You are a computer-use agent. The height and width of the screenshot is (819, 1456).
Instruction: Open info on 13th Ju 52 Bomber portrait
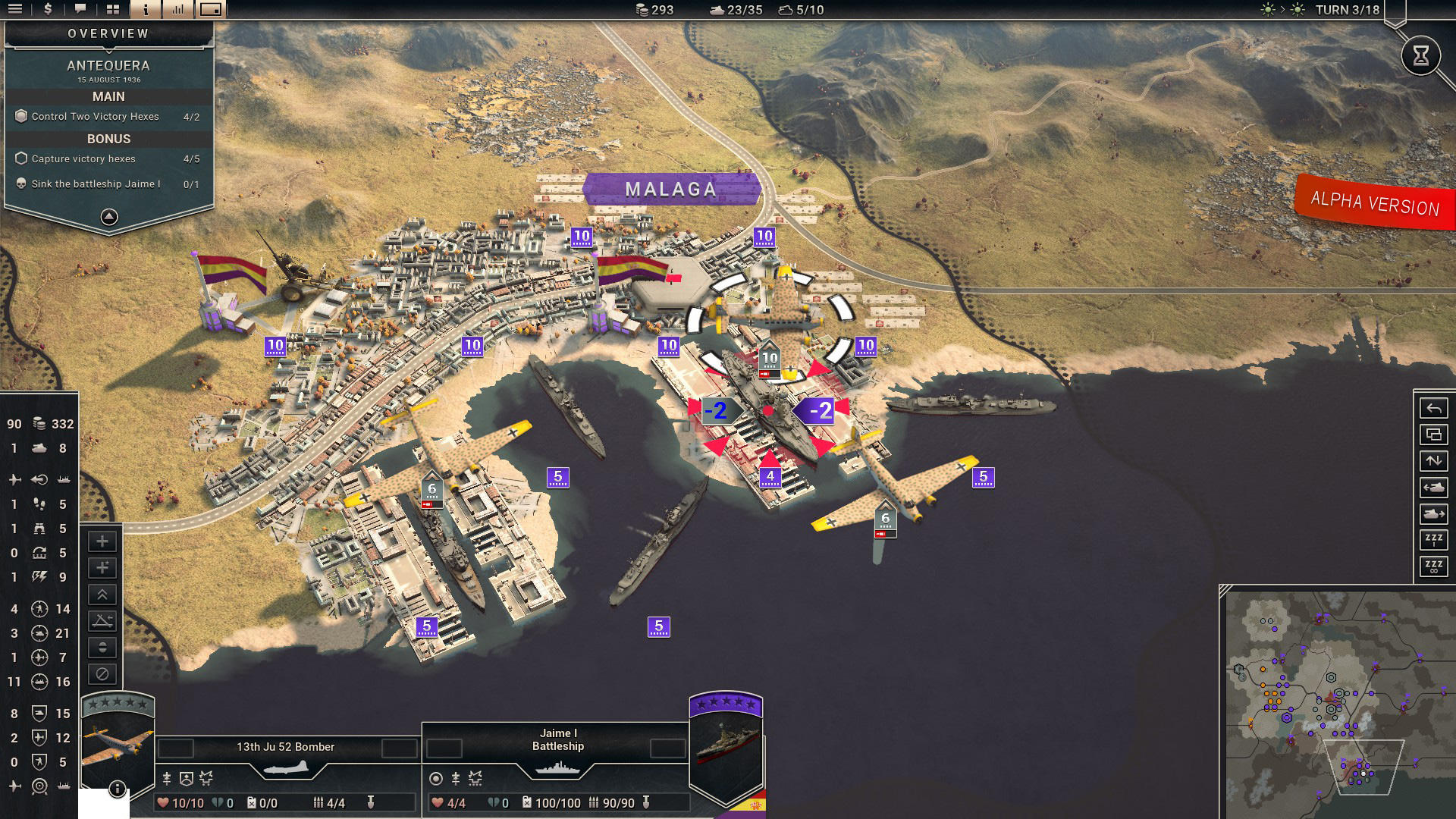tap(117, 789)
